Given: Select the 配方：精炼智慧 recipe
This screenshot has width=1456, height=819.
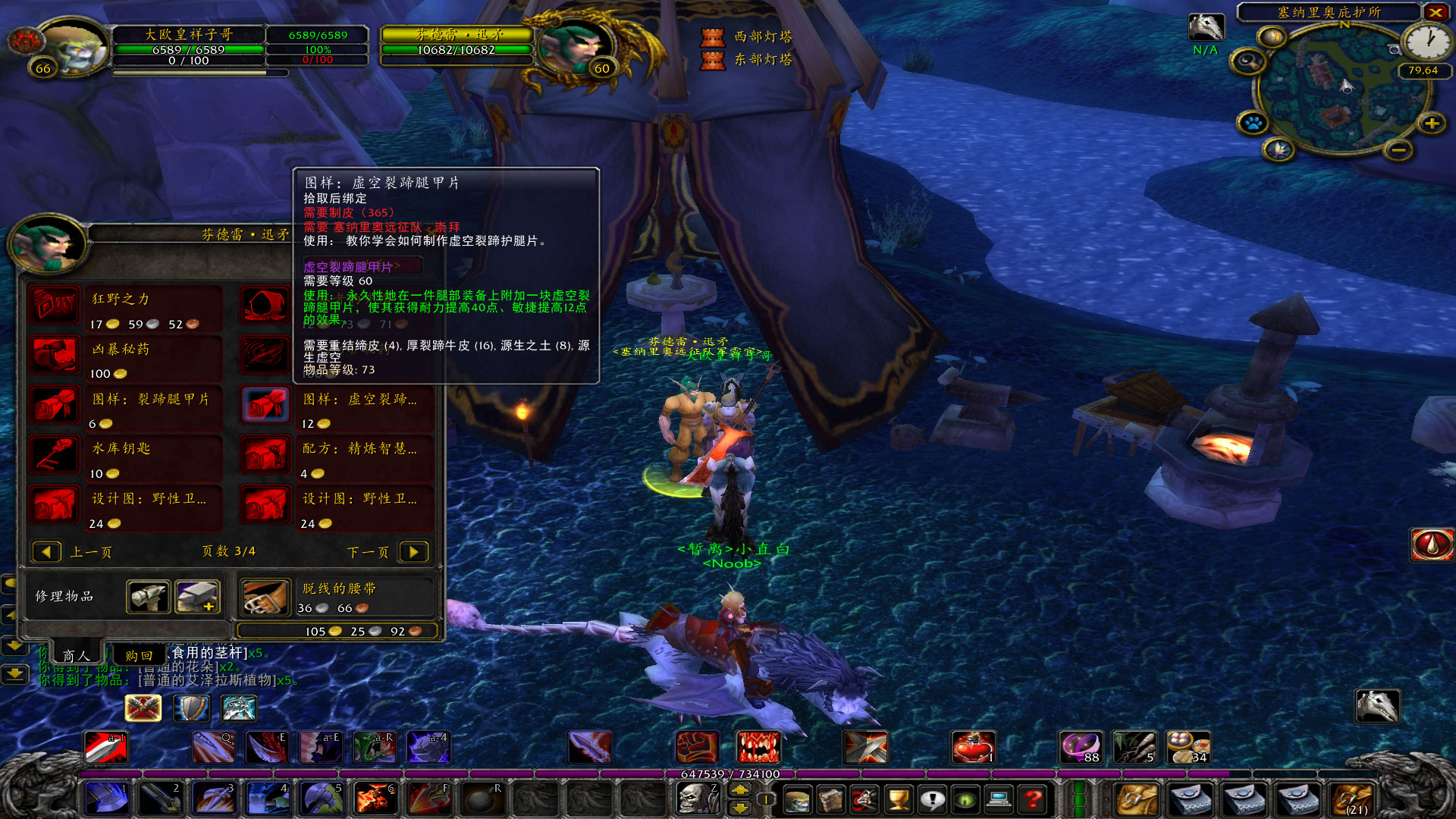Looking at the screenshot, I should [x=265, y=455].
